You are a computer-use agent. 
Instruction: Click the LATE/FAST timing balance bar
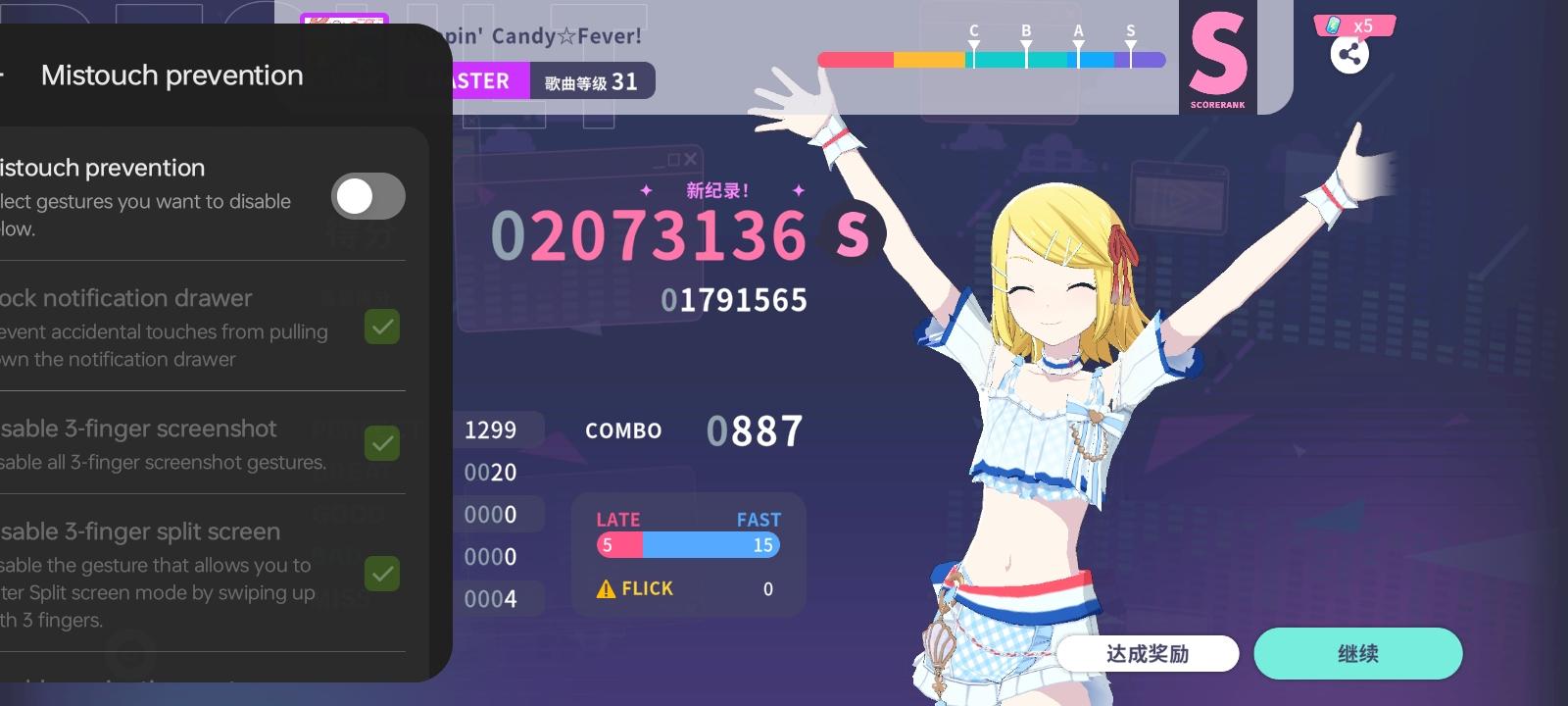(x=687, y=545)
